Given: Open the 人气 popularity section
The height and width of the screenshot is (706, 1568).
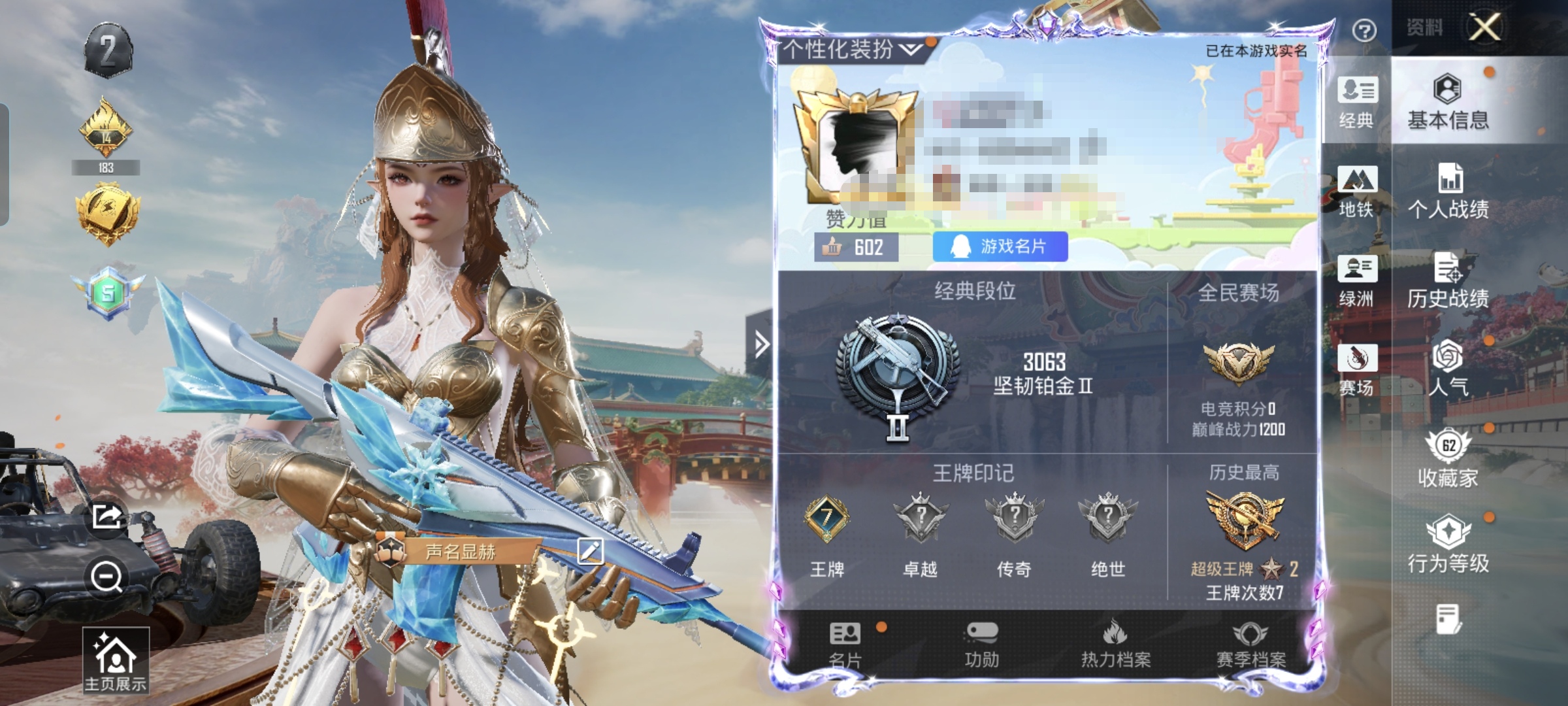Looking at the screenshot, I should 1448,368.
